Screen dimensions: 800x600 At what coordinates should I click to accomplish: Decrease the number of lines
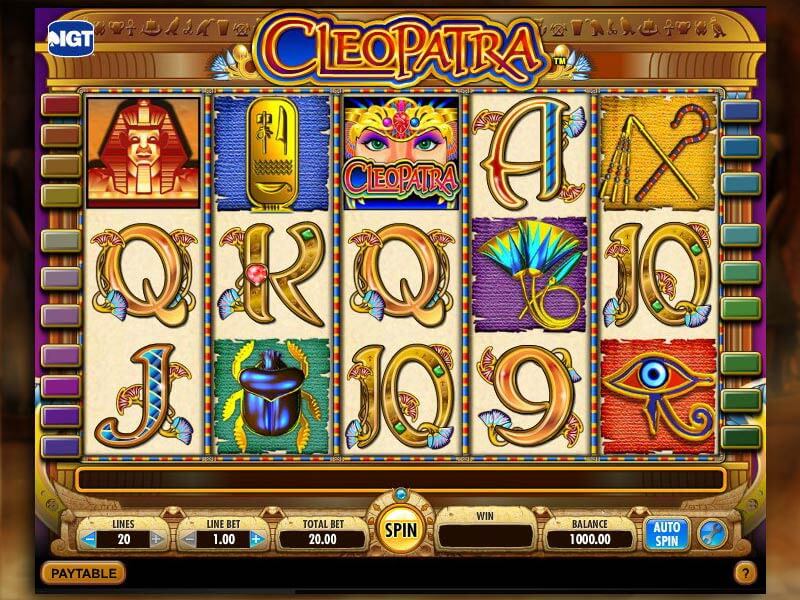point(89,539)
